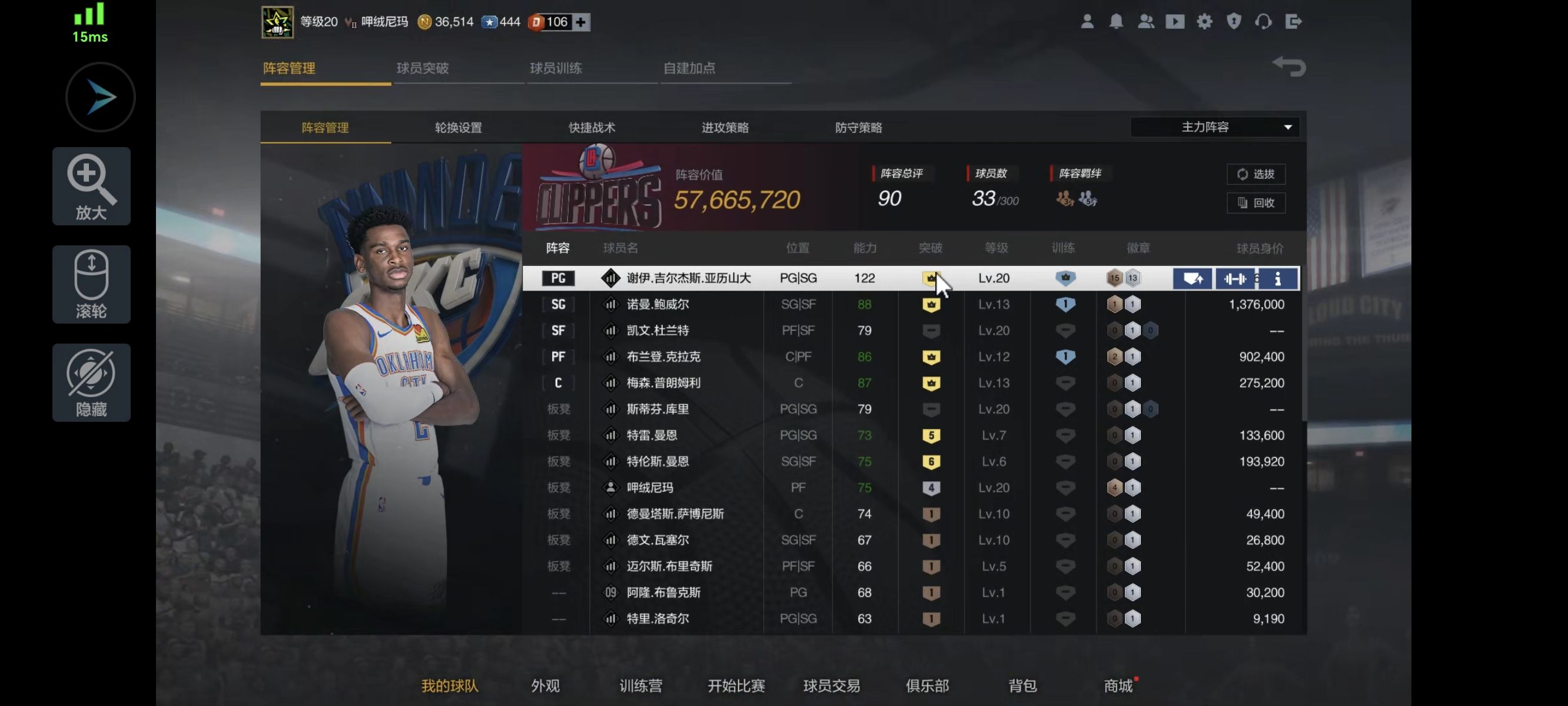Switch to the 球员突破 tab
The image size is (1568, 706).
(x=424, y=69)
